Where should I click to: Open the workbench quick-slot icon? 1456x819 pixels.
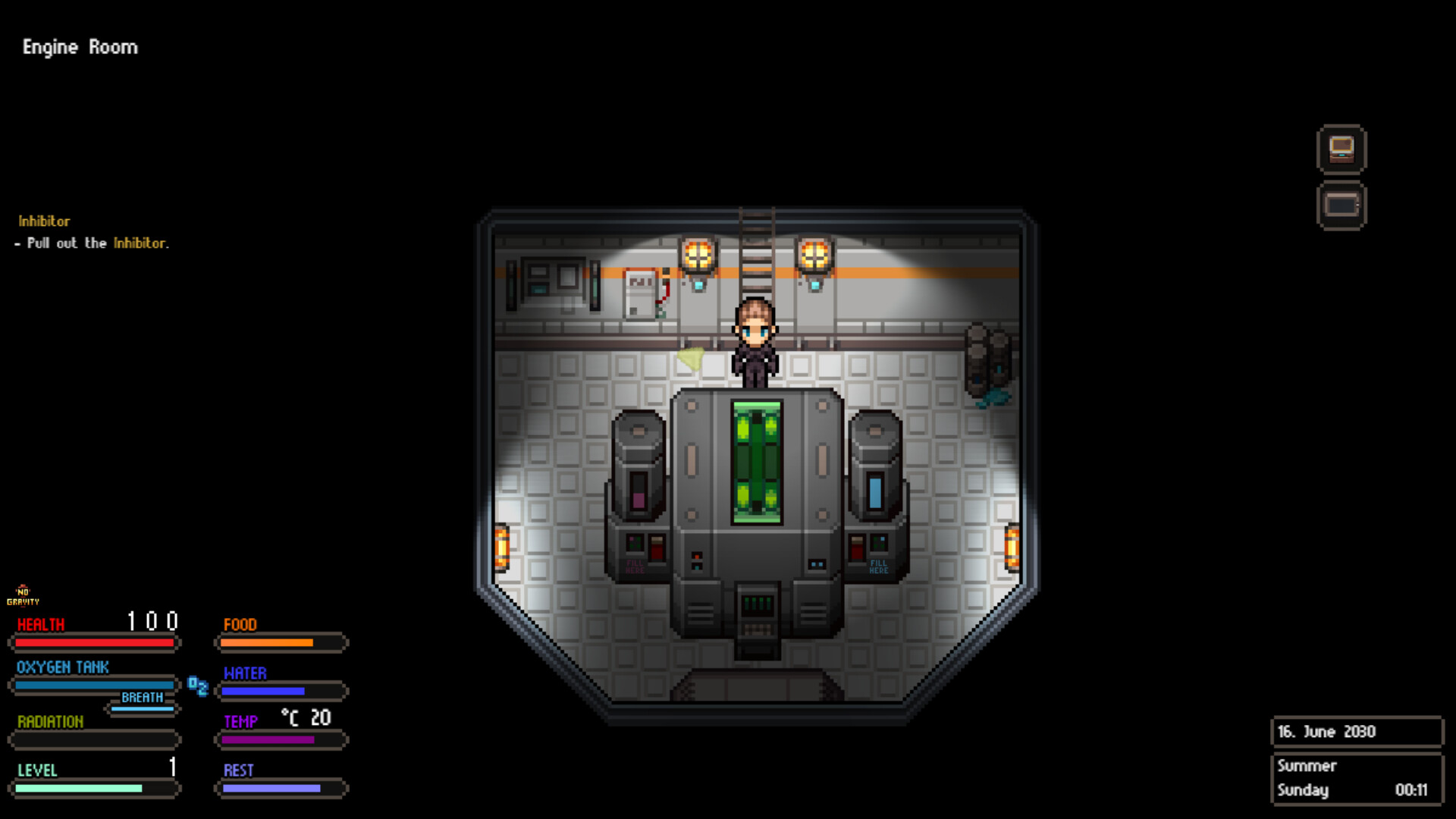1342,149
